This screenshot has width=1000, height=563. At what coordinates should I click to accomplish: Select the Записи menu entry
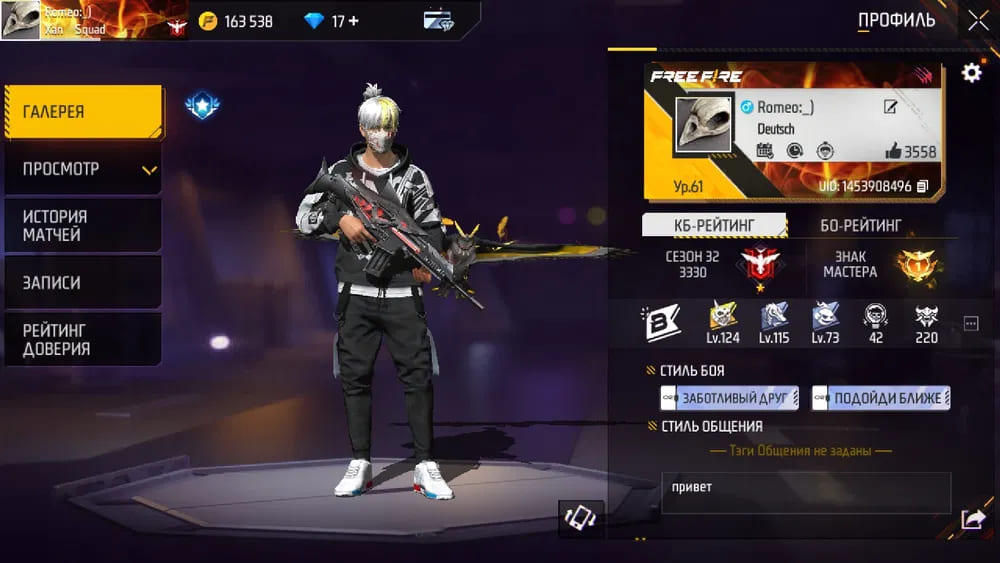[x=83, y=283]
